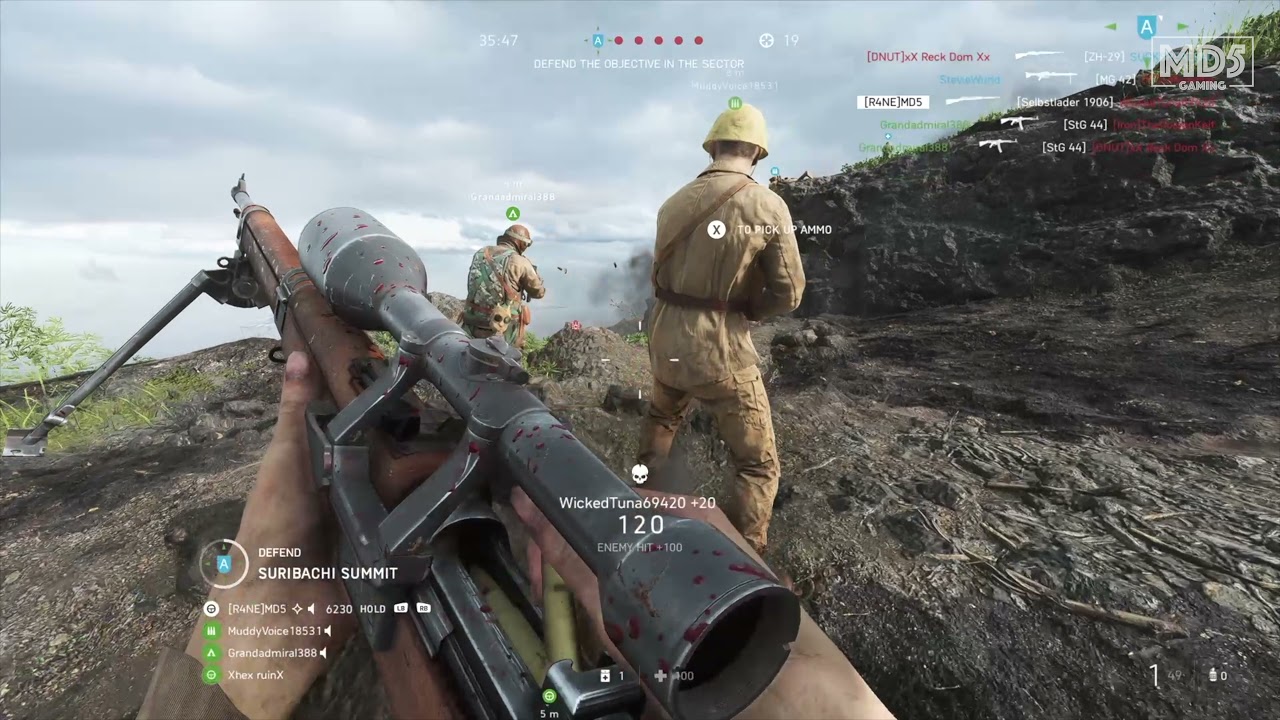Click the xX Reck Dom Xx kill feed entry

pyautogui.click(x=928, y=57)
